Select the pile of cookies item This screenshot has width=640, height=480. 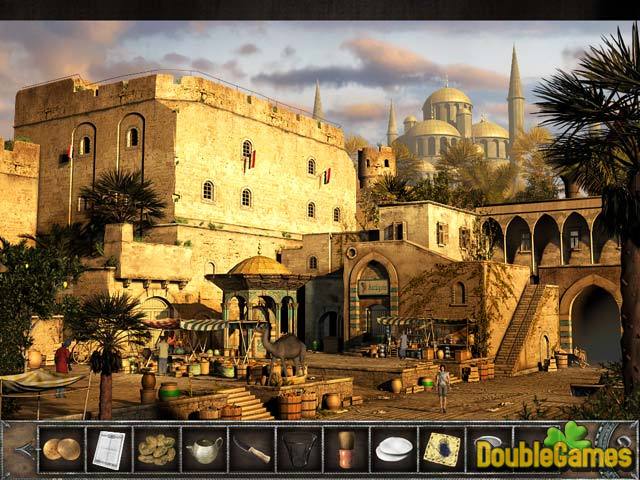(156, 450)
